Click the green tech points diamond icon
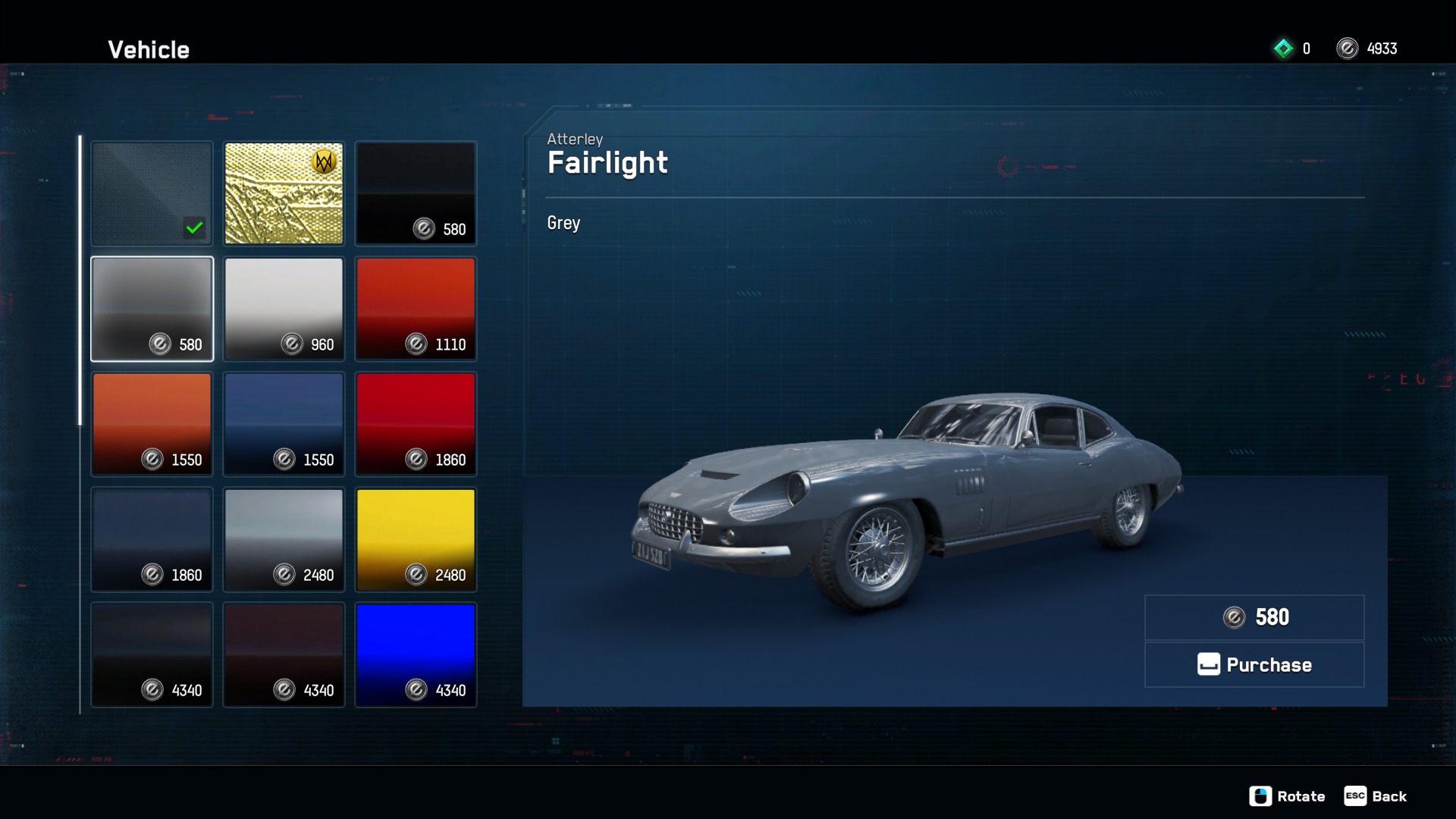This screenshot has height=819, width=1456. [x=1283, y=48]
